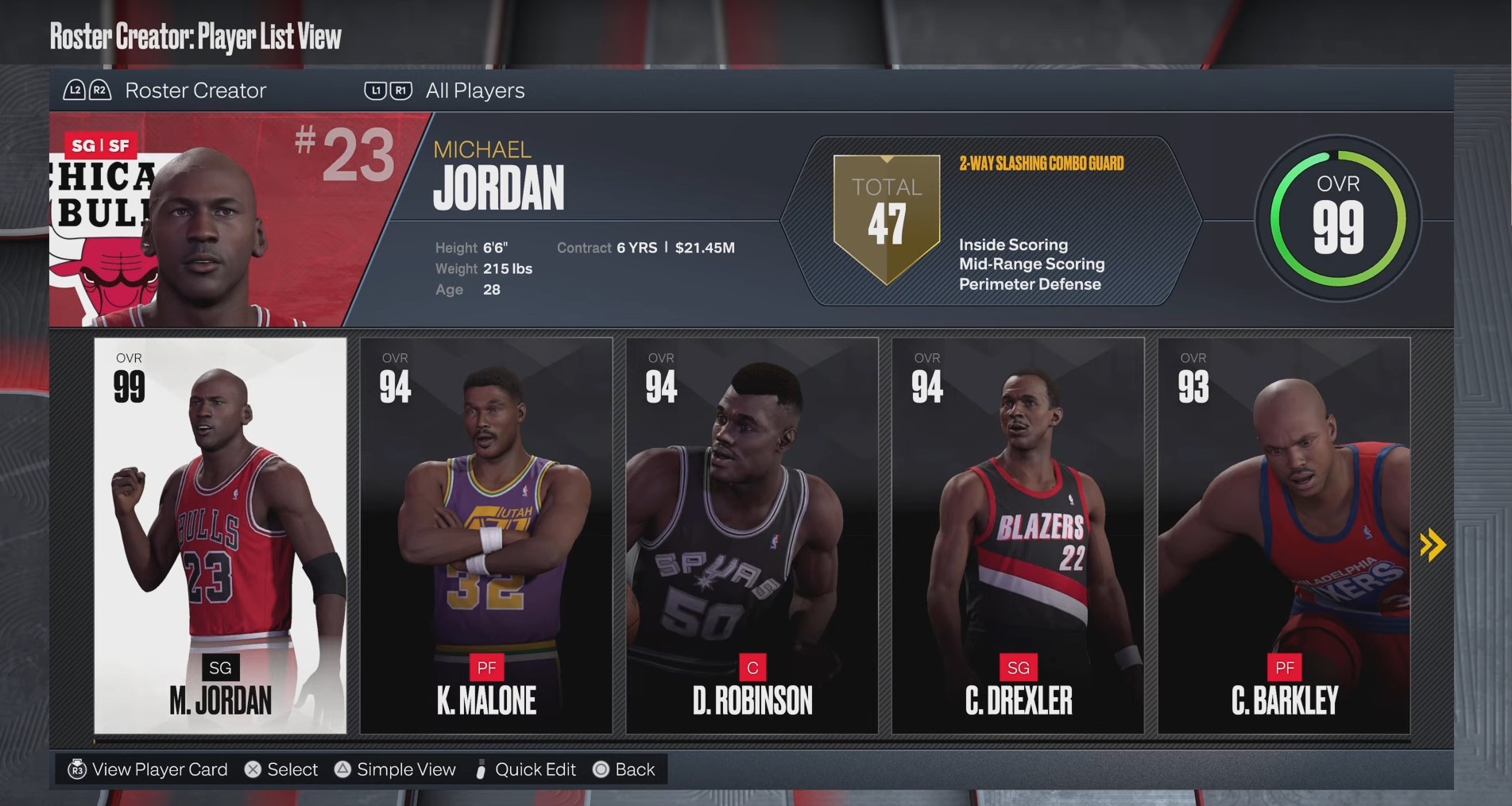Choose the K. Malone player card
The image size is (1512, 806).
point(486,535)
